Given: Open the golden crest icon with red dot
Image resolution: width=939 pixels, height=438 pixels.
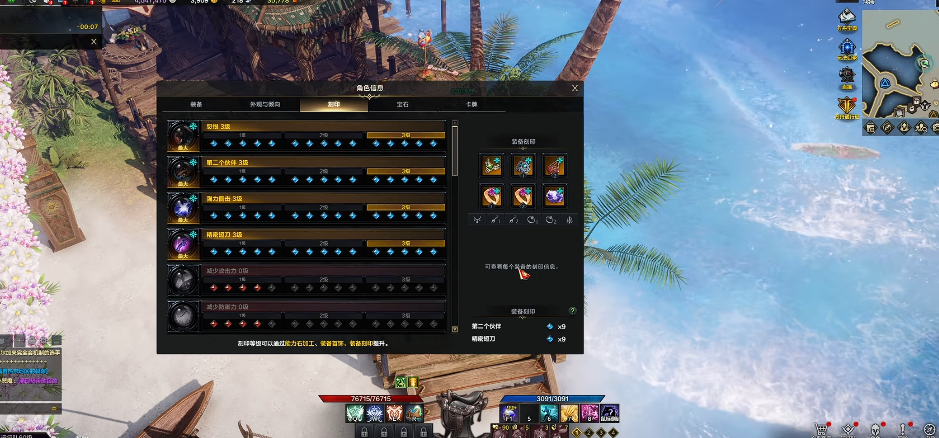Looking at the screenshot, I should point(846,106).
